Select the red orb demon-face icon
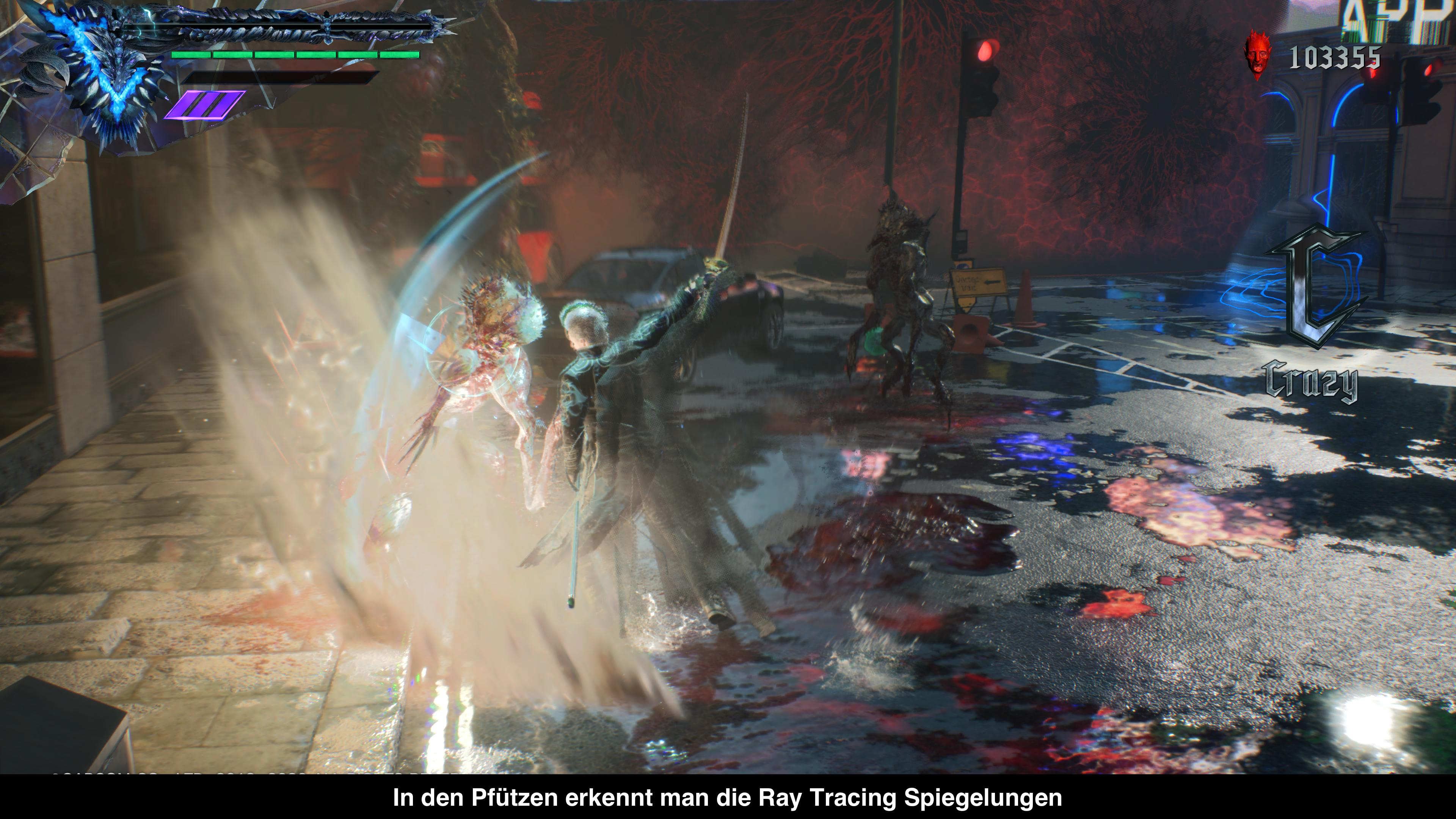Image resolution: width=1456 pixels, height=819 pixels. point(1257,55)
